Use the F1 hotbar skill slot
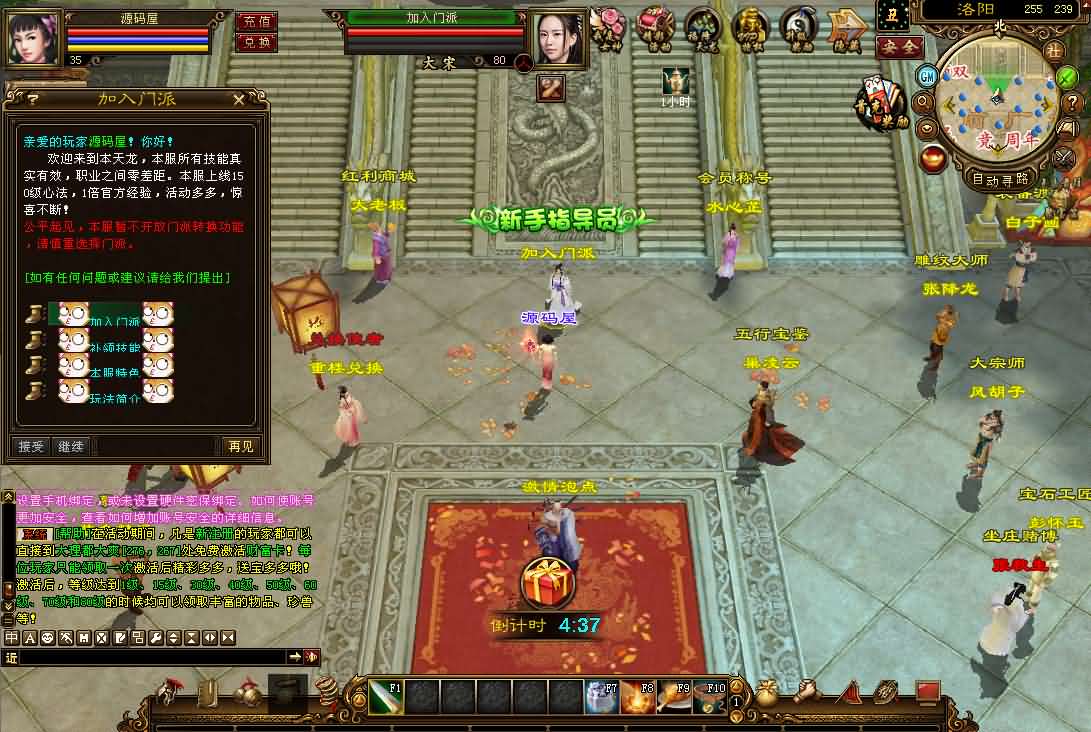 pyautogui.click(x=386, y=697)
